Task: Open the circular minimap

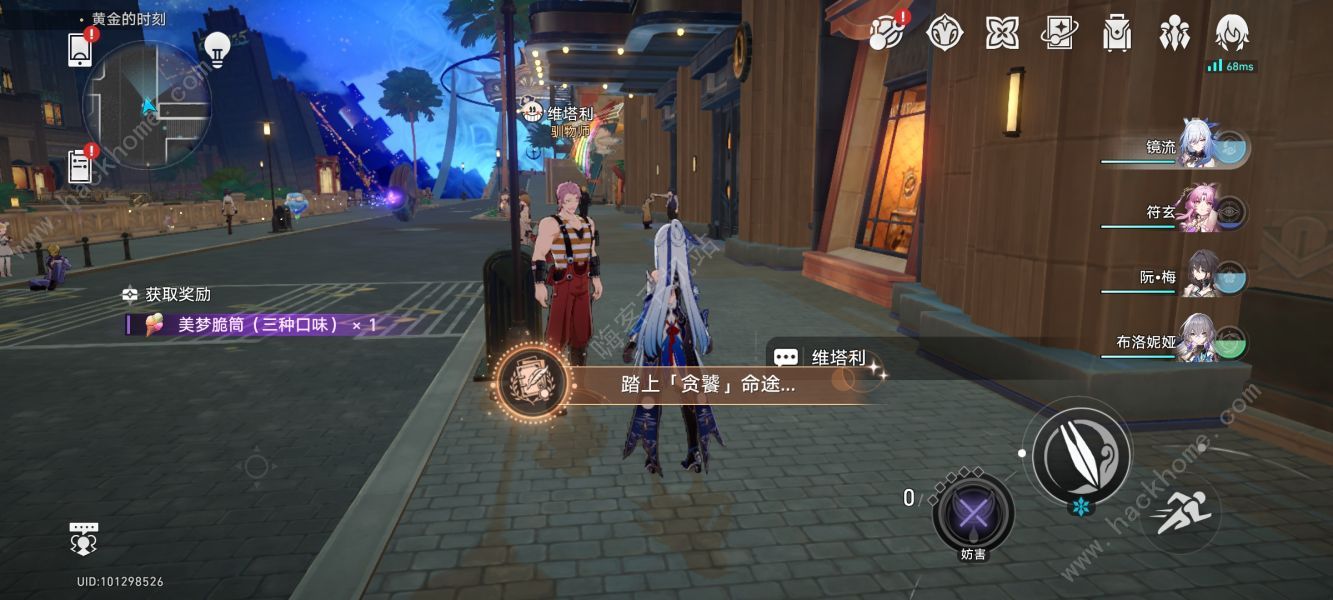Action: [147, 105]
